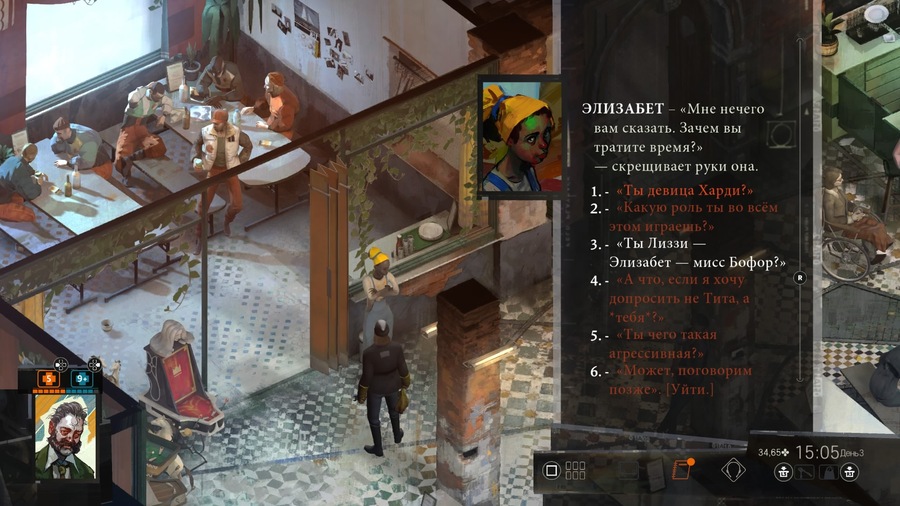900x506 pixels.
Task: Open the orange journal notebook icon
Action: [x=683, y=470]
